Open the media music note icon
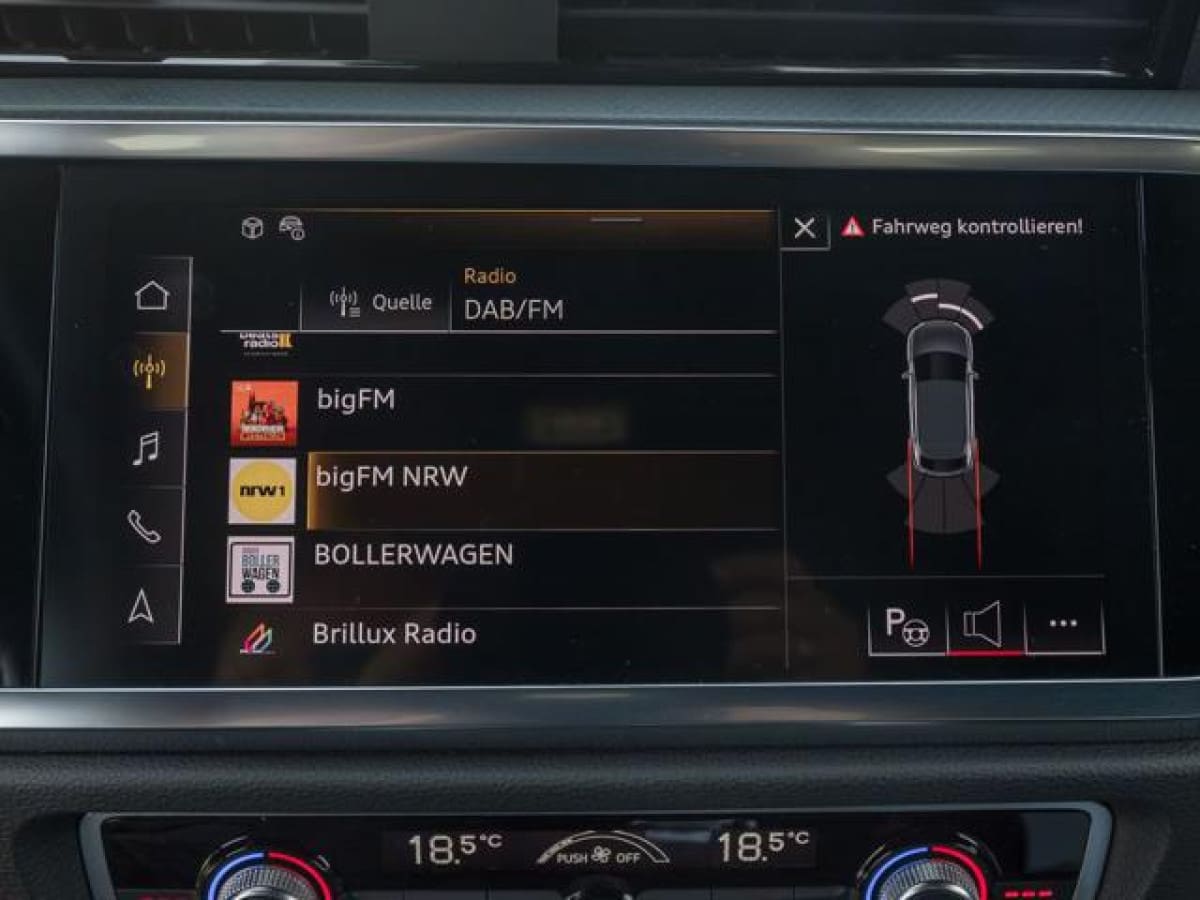1200x900 pixels. (146, 449)
